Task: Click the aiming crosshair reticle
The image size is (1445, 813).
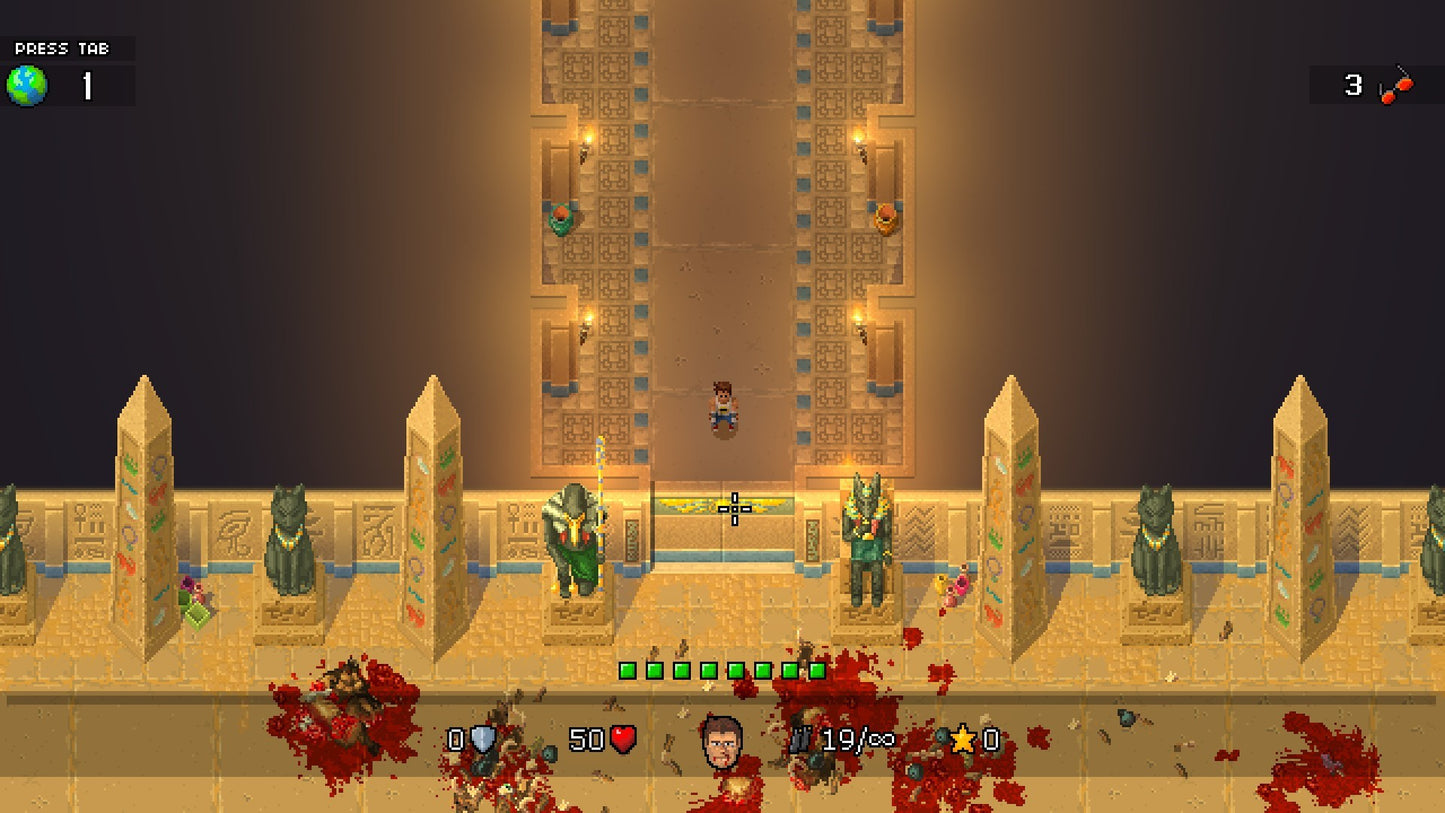Action: pyautogui.click(x=734, y=510)
